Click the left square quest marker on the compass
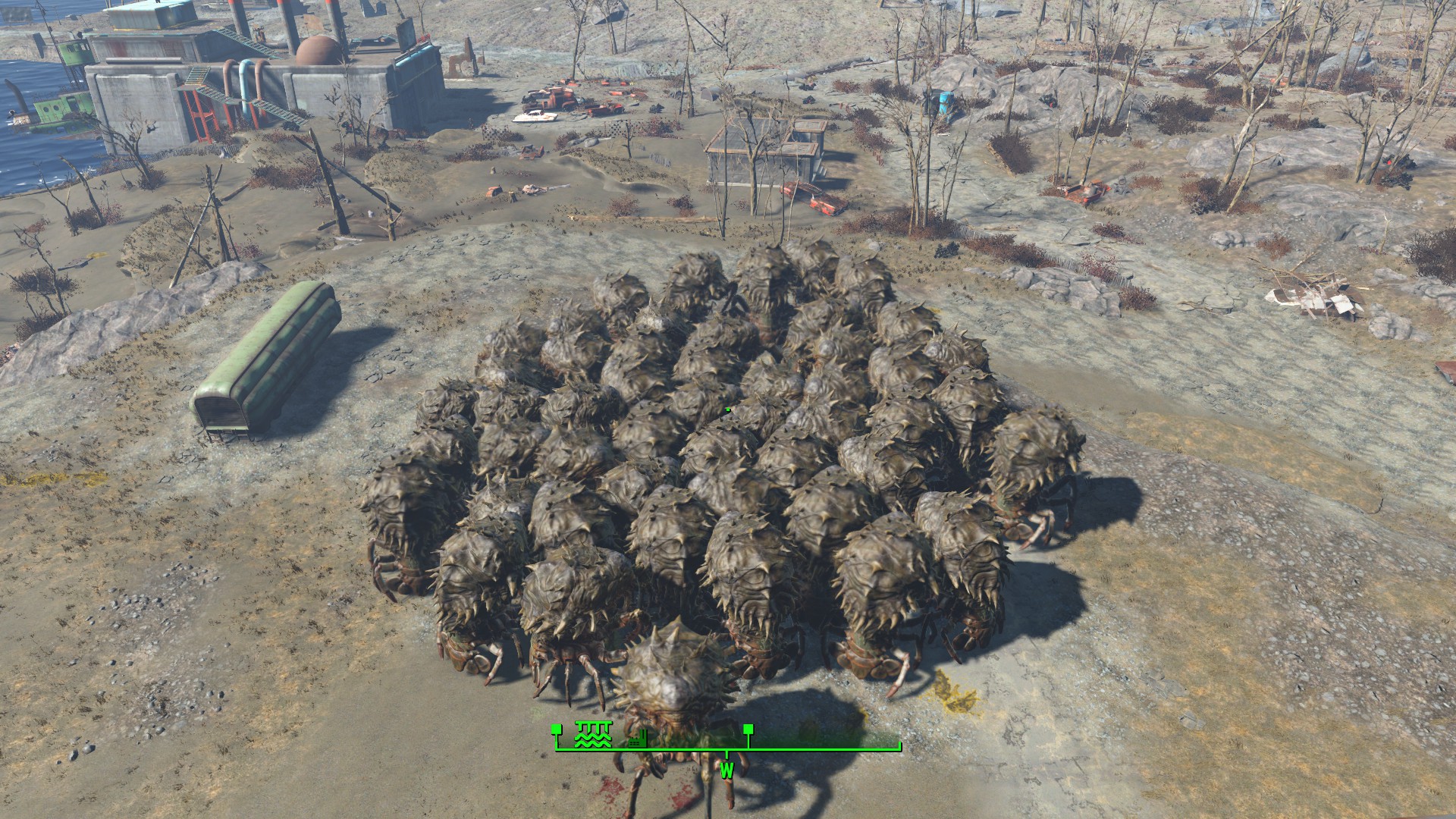 [556, 730]
